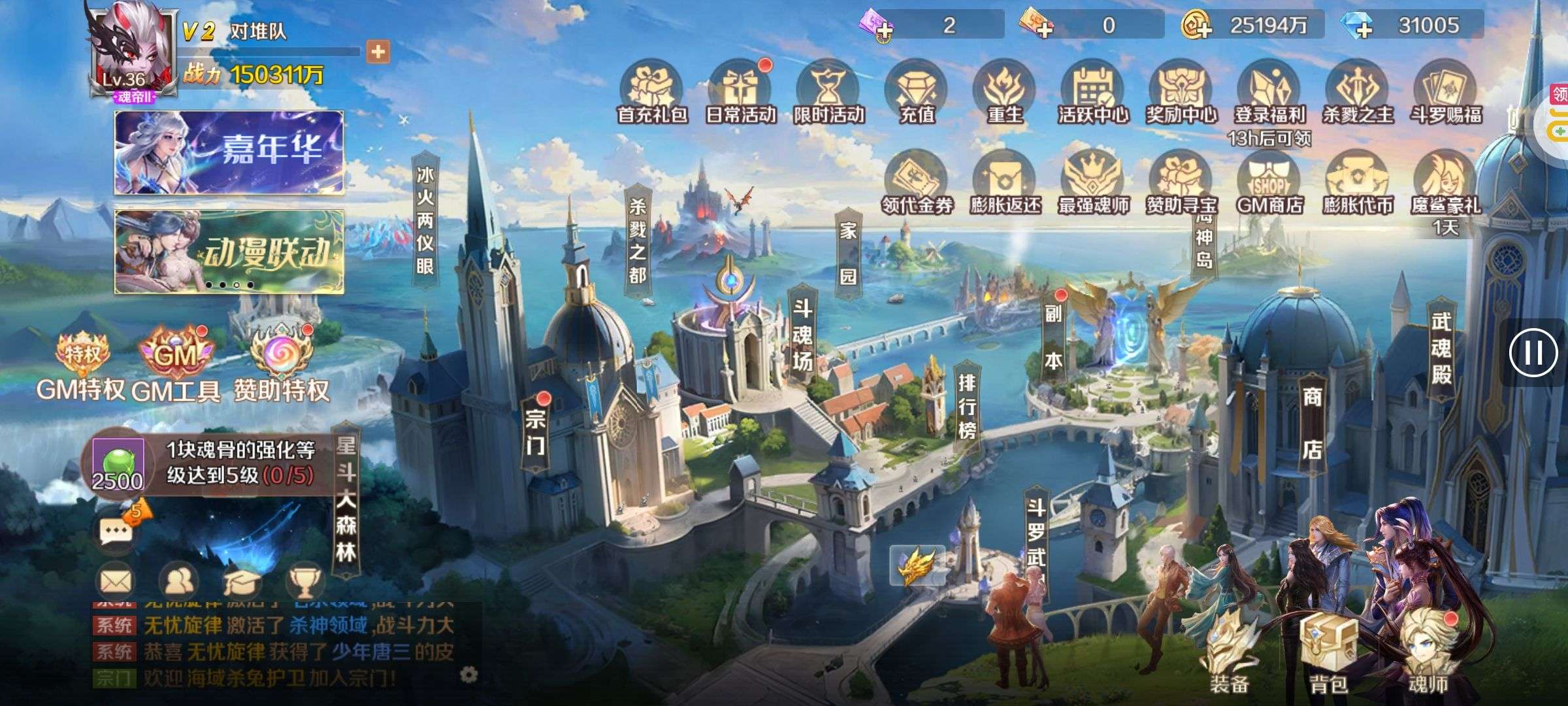
Task: Enter the 宗门 sect building
Action: coord(535,431)
